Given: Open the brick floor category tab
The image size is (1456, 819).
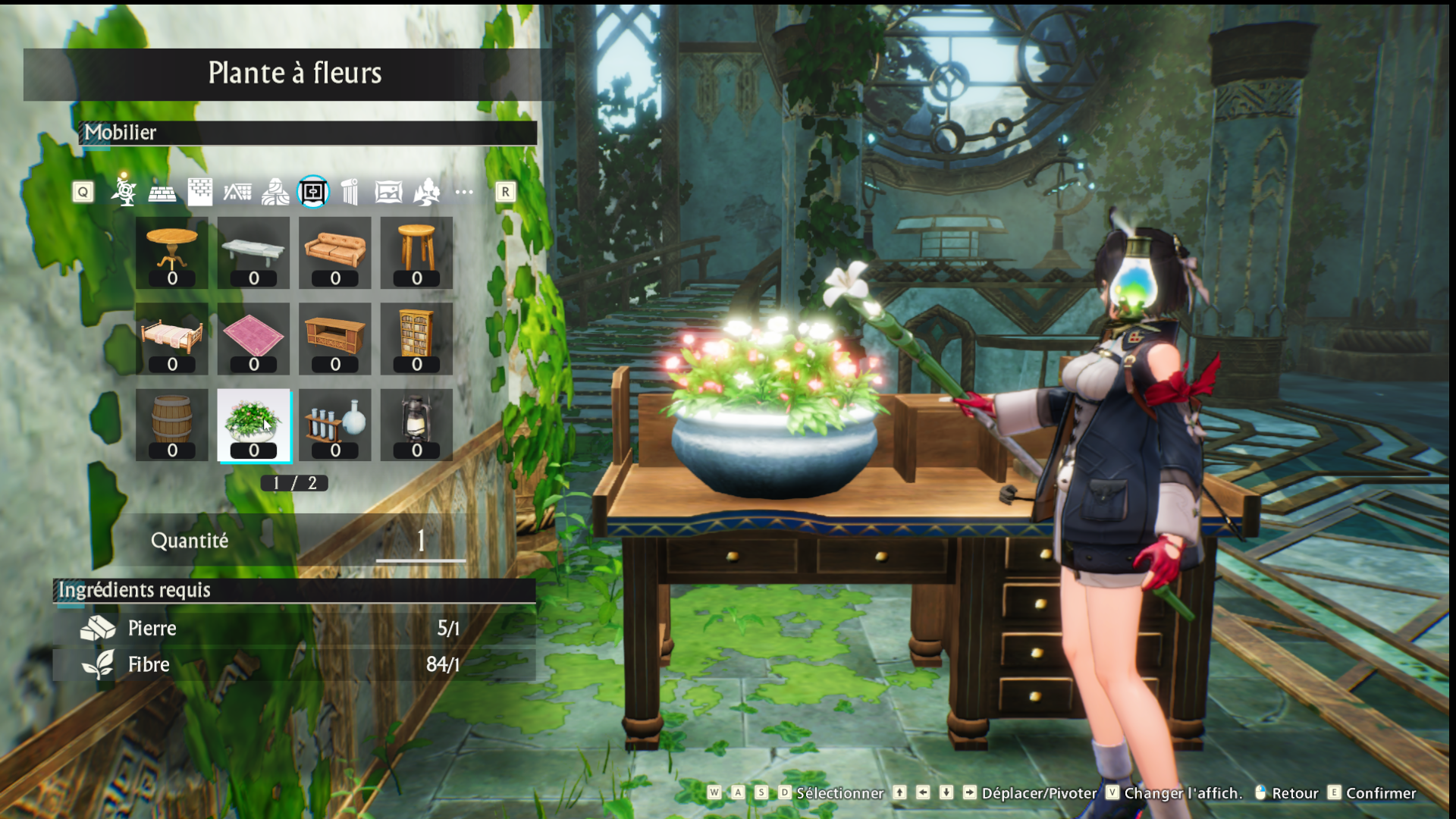Looking at the screenshot, I should click(x=162, y=193).
